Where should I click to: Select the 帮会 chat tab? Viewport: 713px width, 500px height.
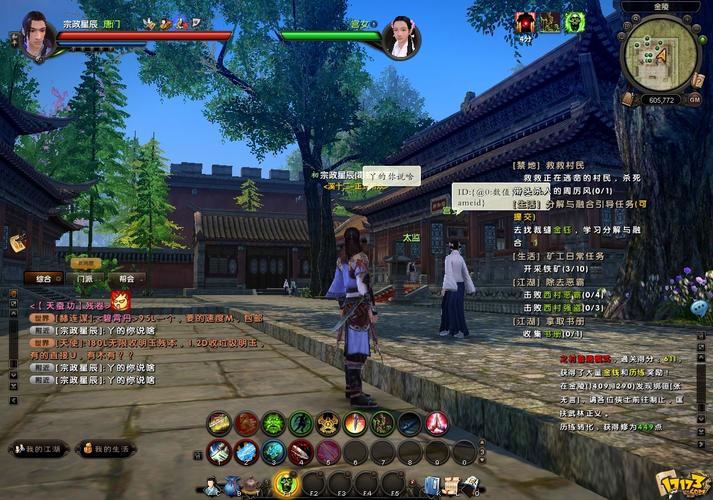125,278
